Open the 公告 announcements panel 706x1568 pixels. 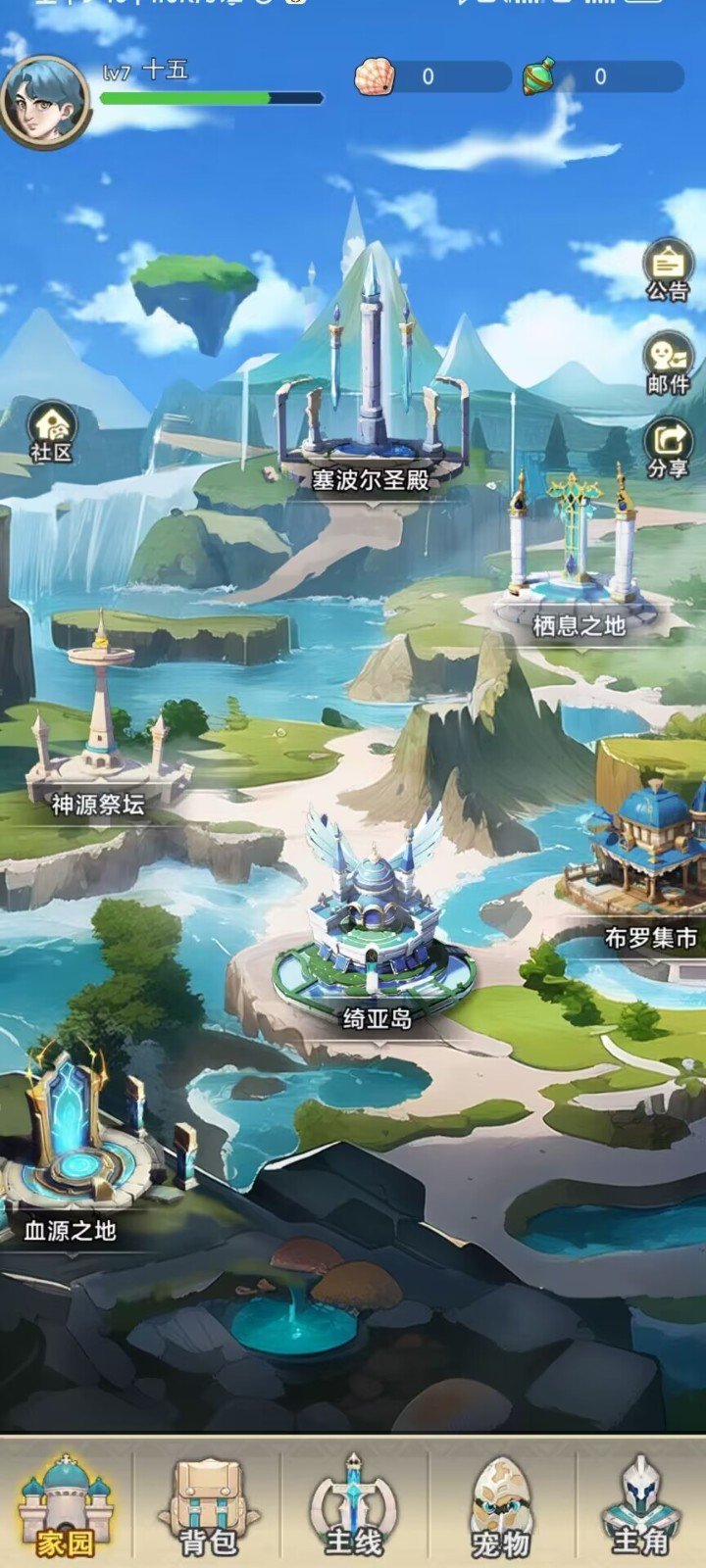click(668, 269)
